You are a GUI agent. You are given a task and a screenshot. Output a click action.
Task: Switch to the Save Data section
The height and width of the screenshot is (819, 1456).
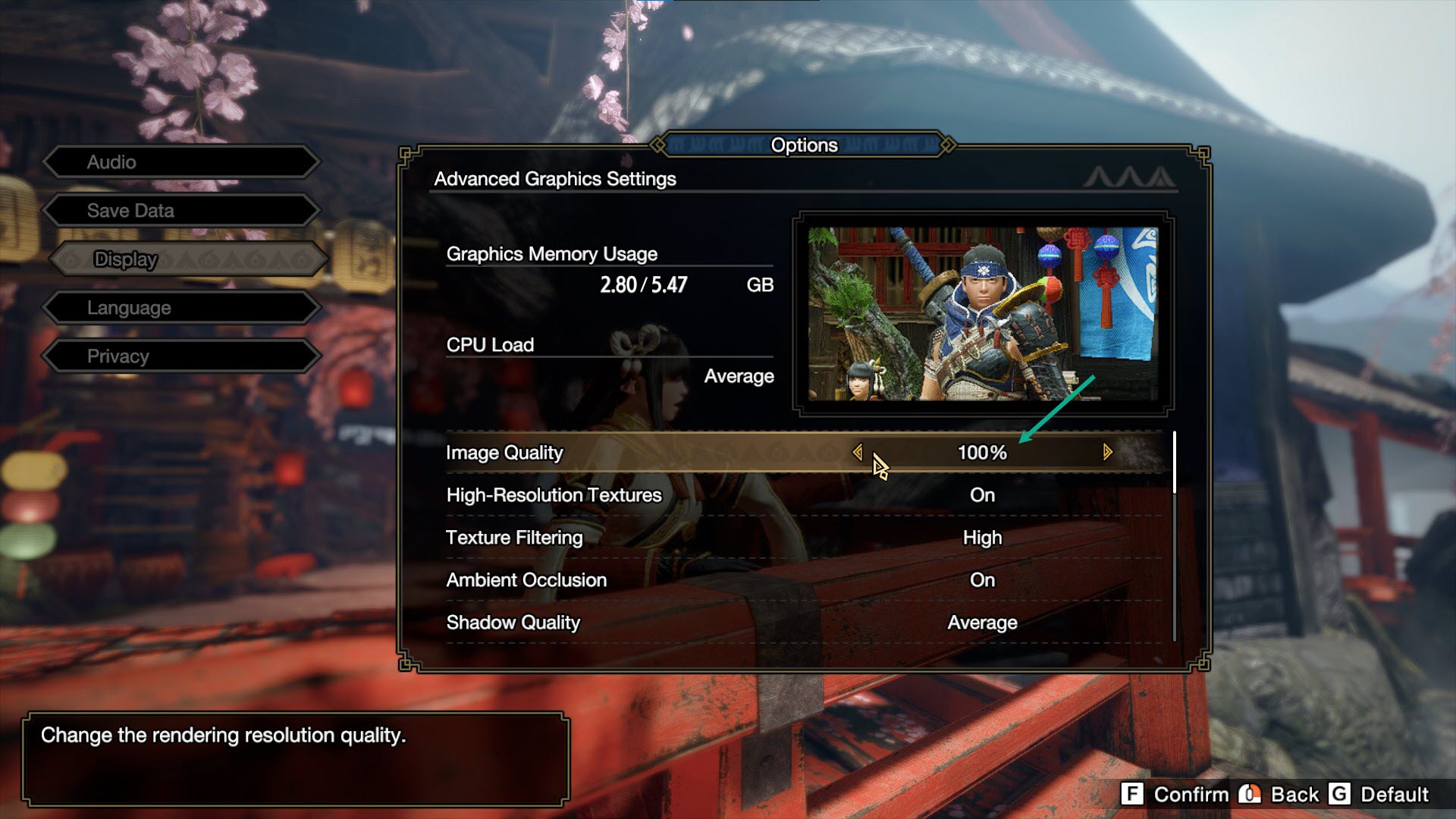coord(182,210)
